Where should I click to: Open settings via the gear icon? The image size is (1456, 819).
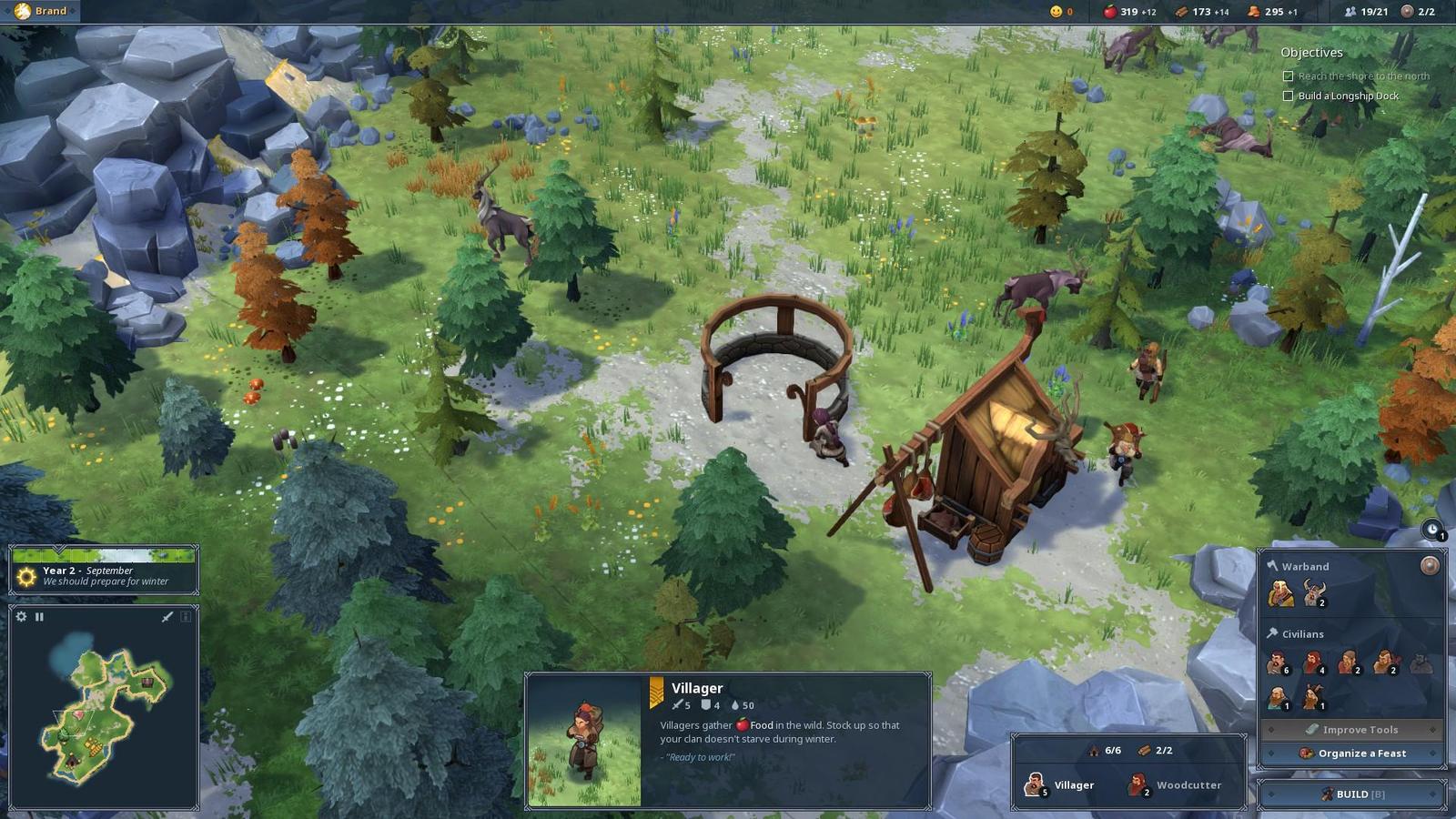pos(22,617)
